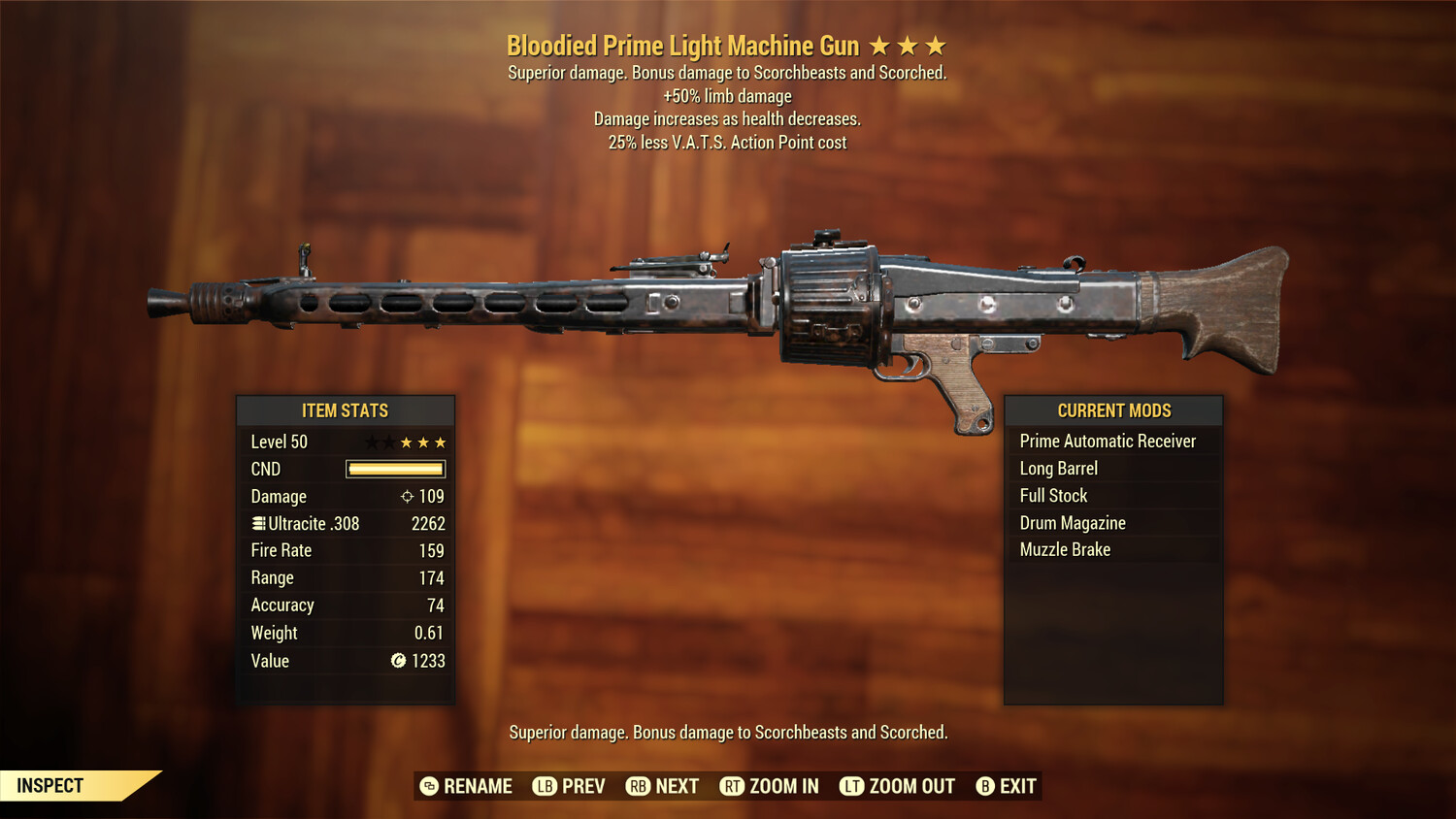The image size is (1456, 819).
Task: Toggle the unfilled star in Item Stats
Action: pos(370,442)
